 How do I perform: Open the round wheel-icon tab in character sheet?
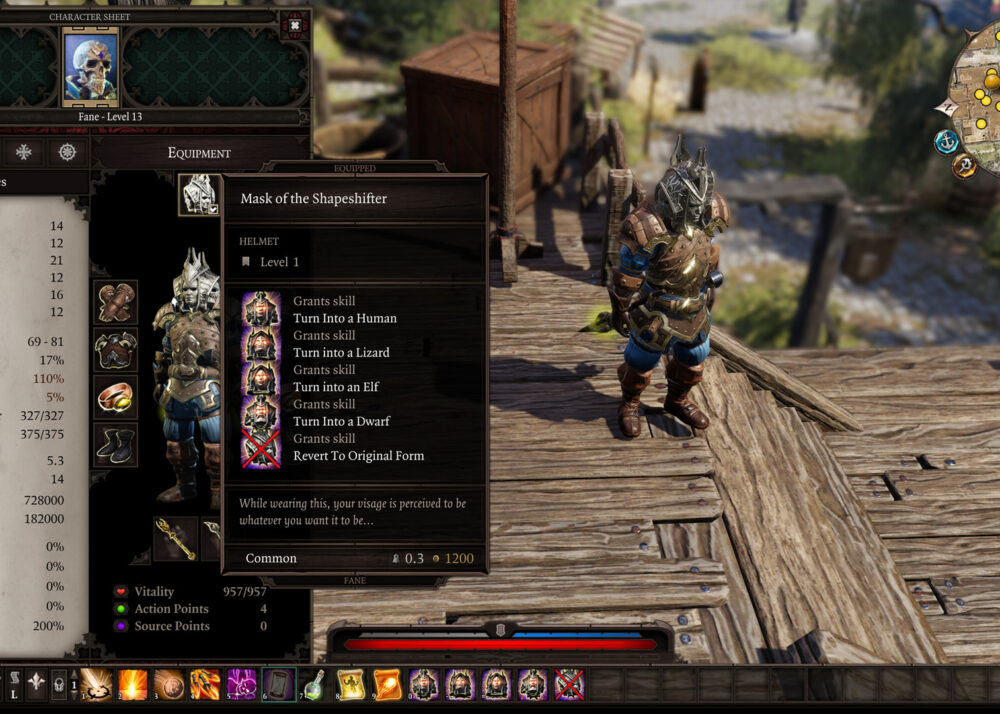(x=67, y=152)
